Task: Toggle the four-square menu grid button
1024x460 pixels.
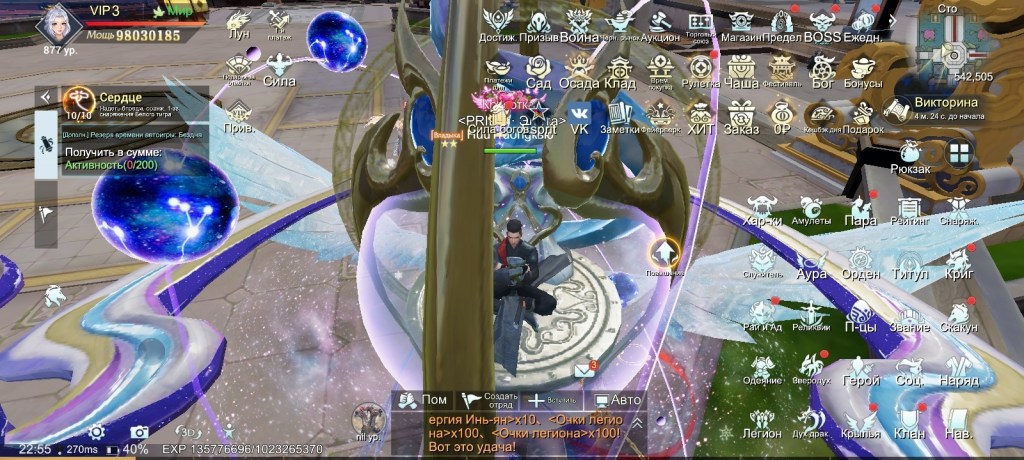Action: click(959, 153)
